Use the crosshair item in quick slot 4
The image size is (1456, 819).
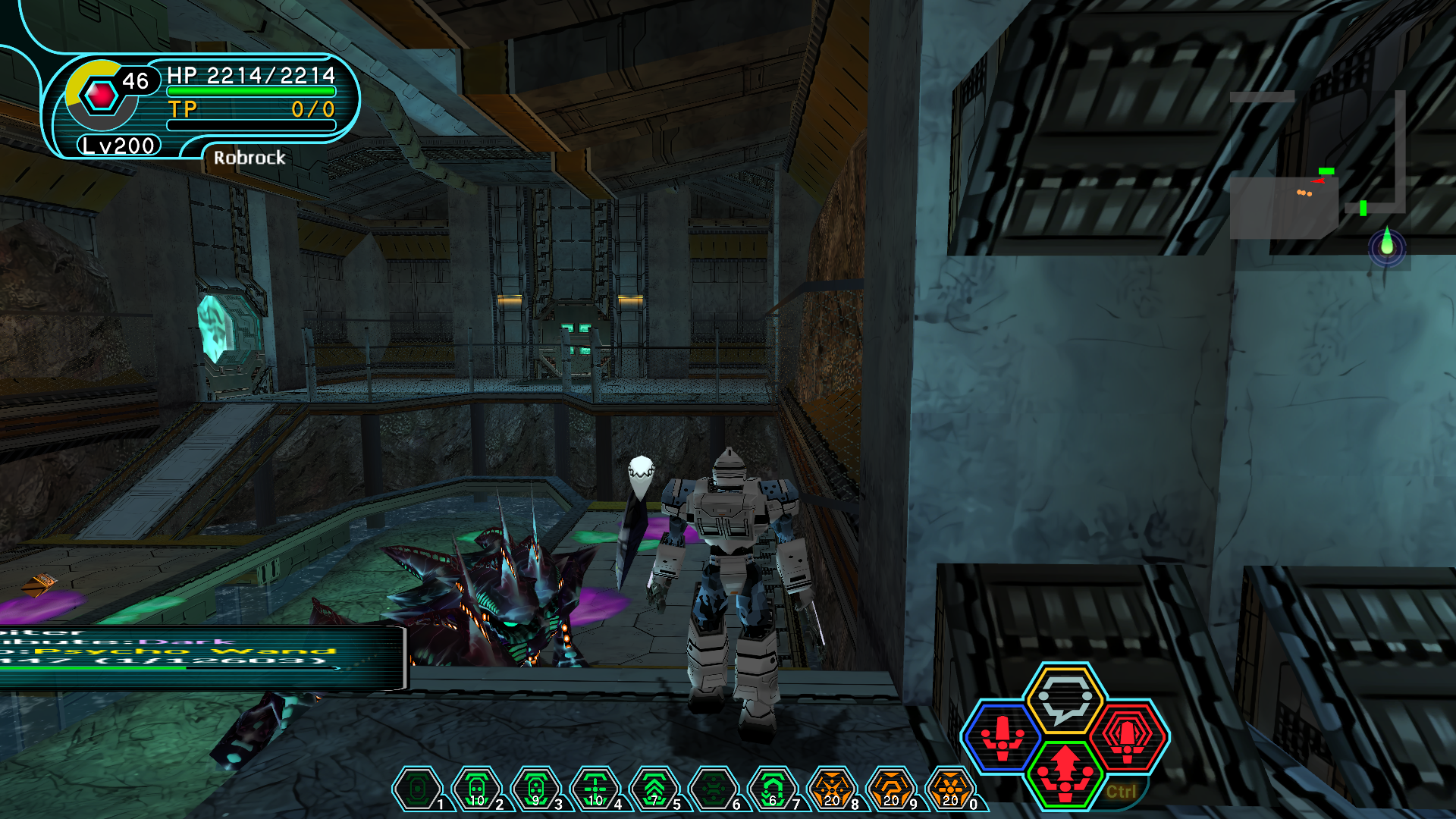click(595, 790)
